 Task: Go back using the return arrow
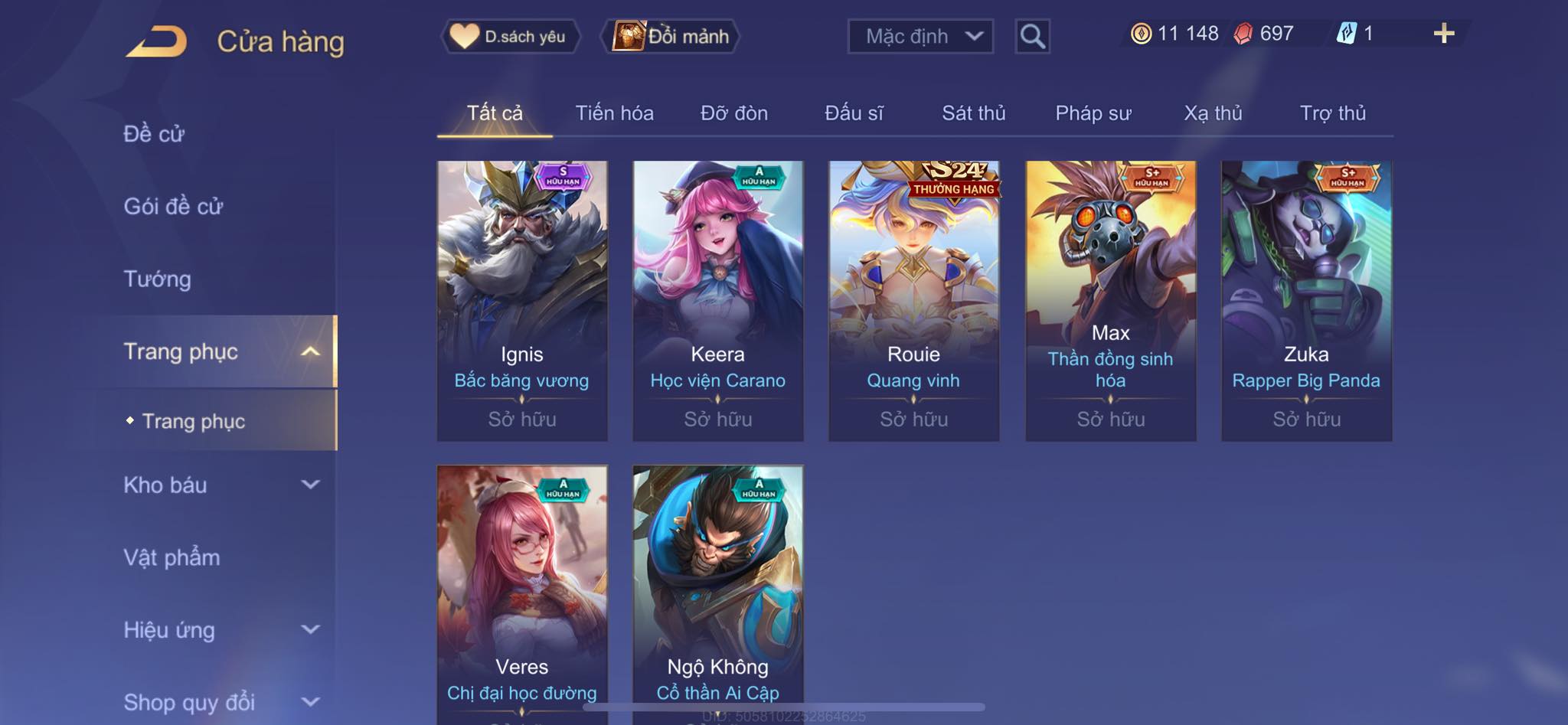click(158, 41)
